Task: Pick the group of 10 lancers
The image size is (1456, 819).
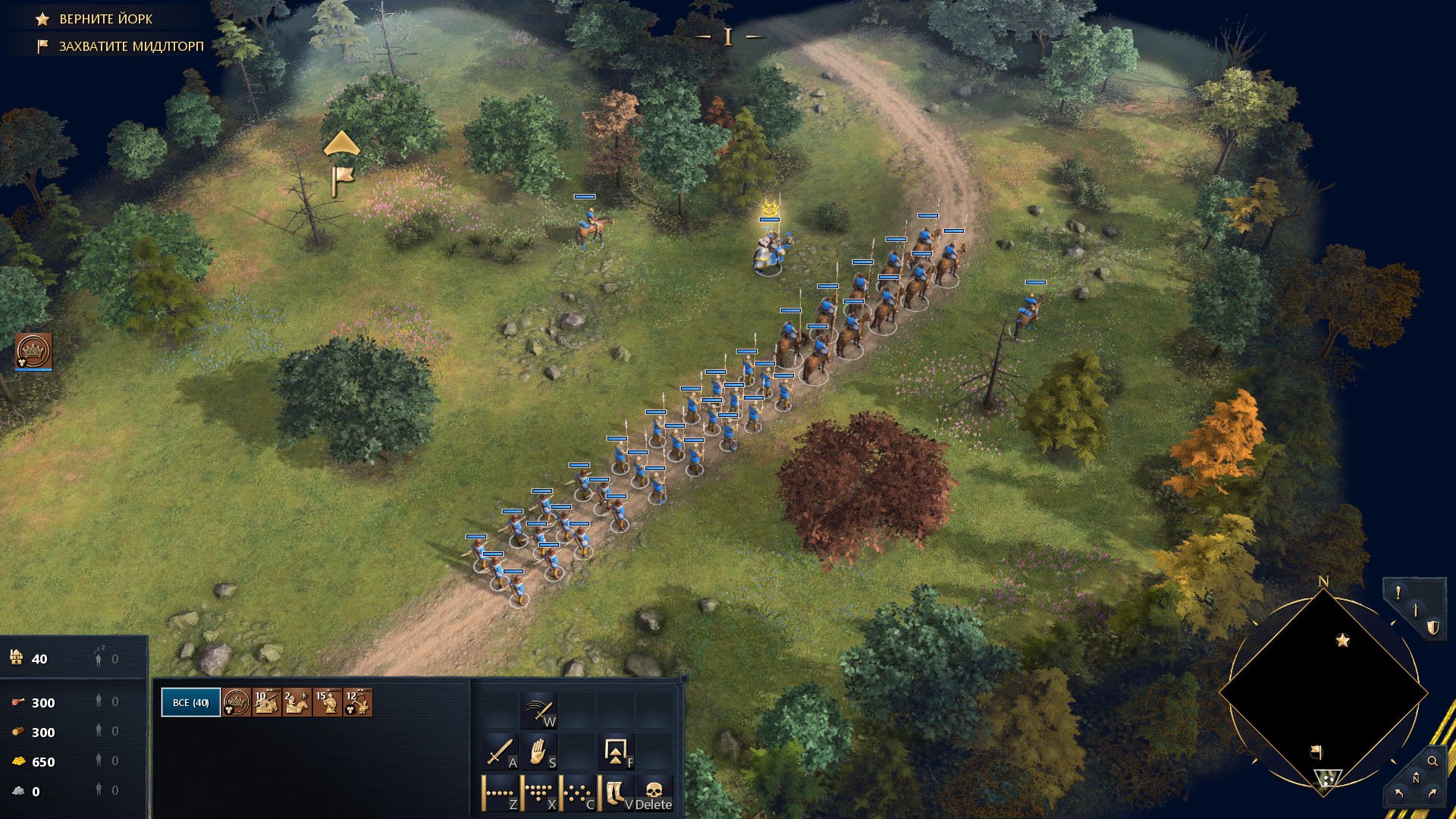Action: (x=267, y=702)
